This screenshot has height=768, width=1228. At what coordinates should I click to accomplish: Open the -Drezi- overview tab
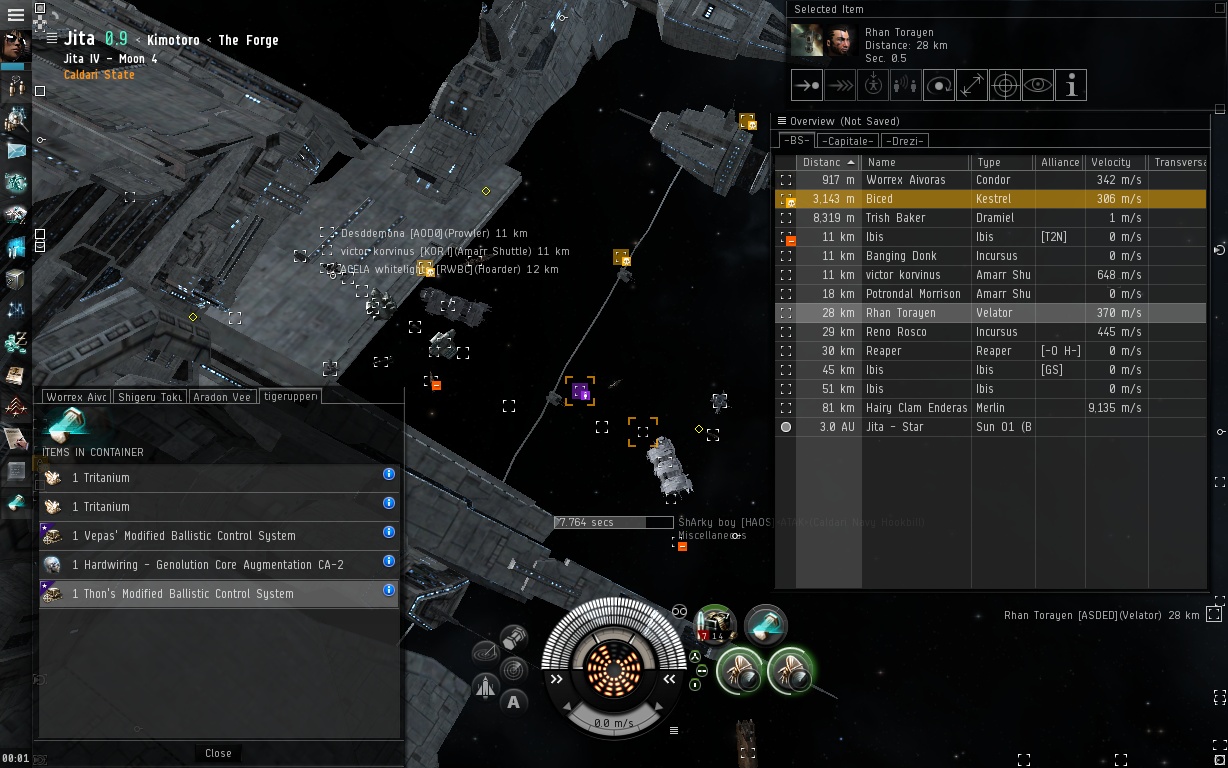905,141
